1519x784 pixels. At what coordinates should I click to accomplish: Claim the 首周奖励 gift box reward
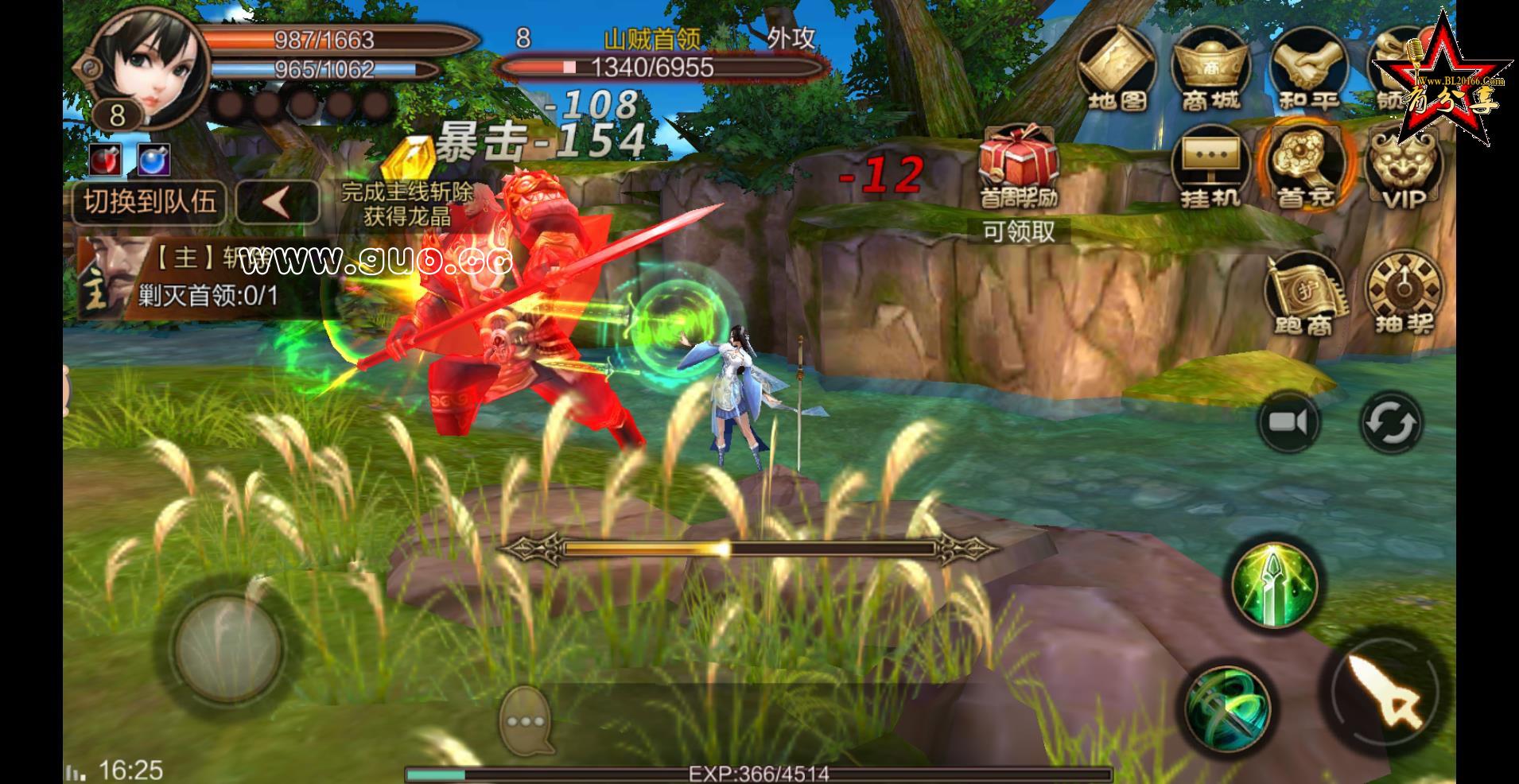click(x=1019, y=169)
